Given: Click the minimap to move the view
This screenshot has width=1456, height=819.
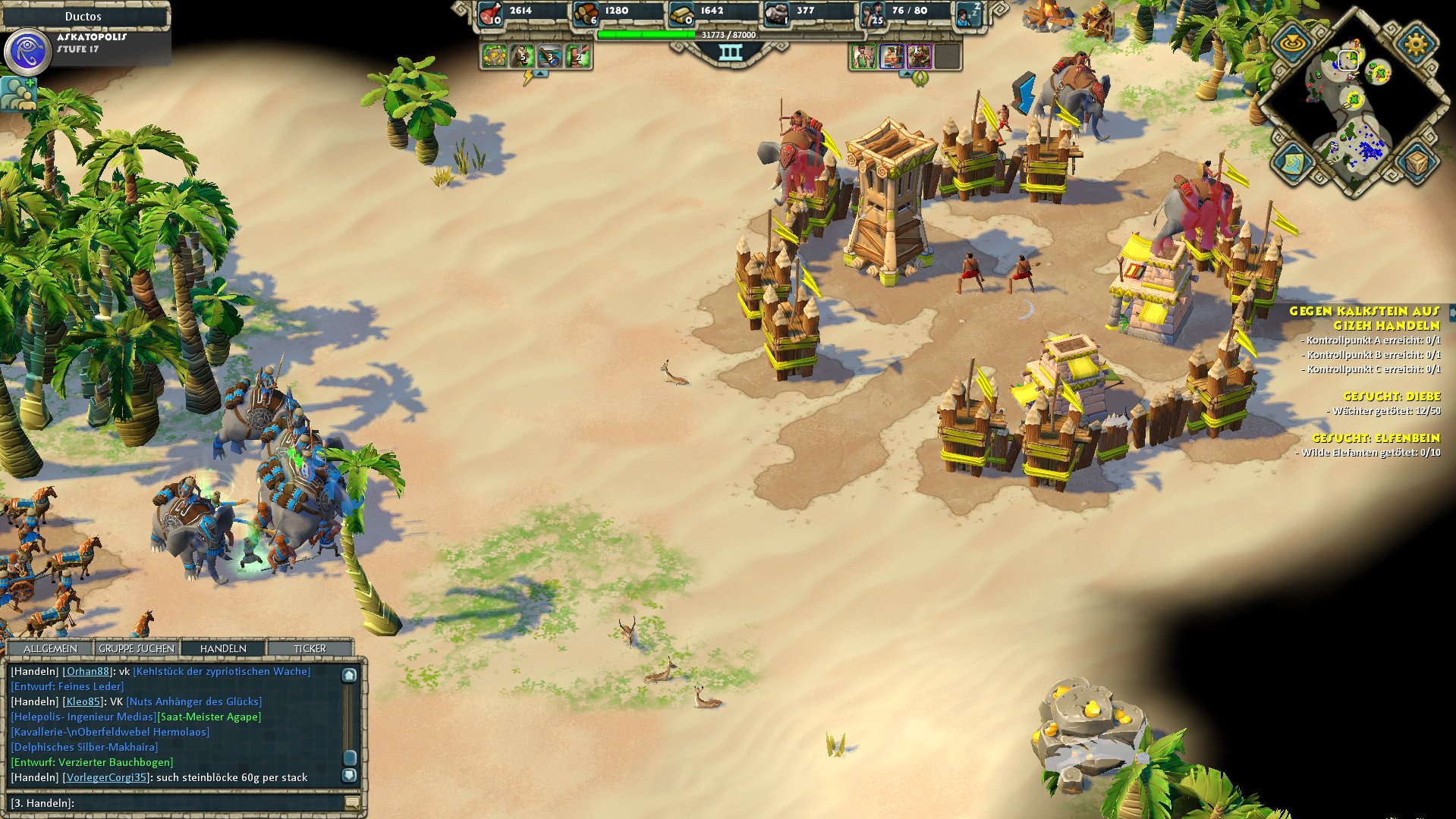Looking at the screenshot, I should (1352, 114).
